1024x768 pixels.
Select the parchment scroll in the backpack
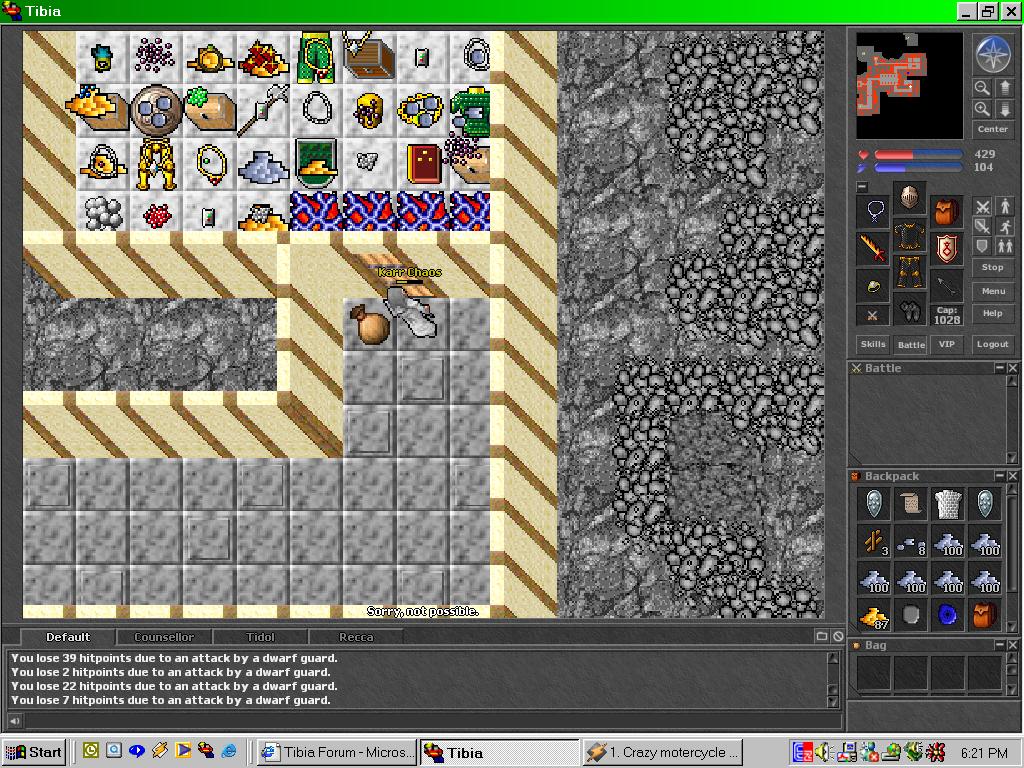[911, 505]
